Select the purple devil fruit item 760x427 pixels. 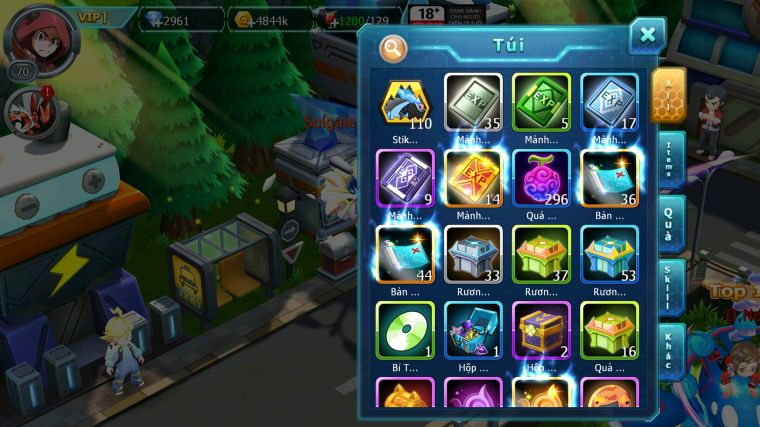[541, 178]
